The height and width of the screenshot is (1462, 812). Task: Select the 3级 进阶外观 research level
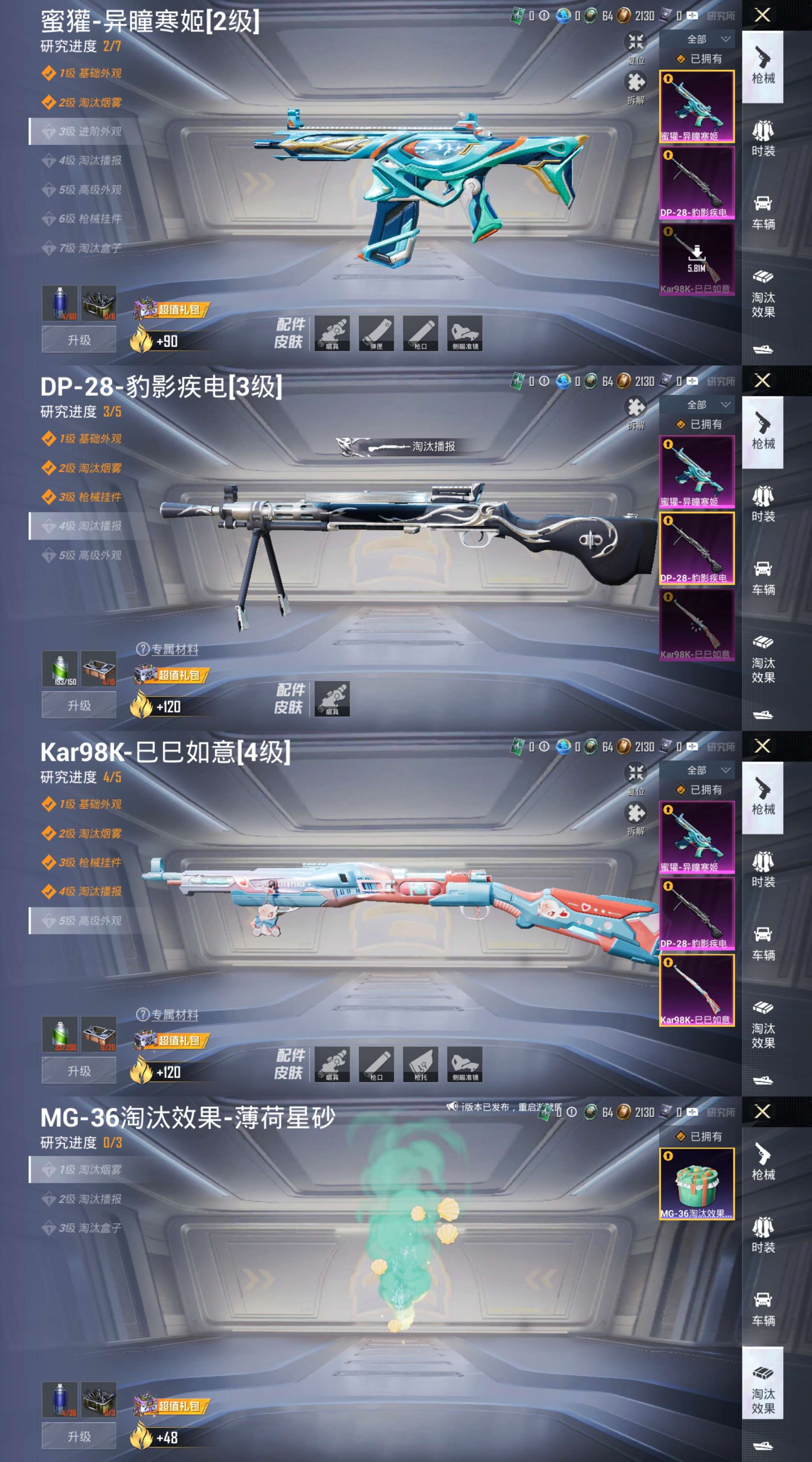point(89,132)
